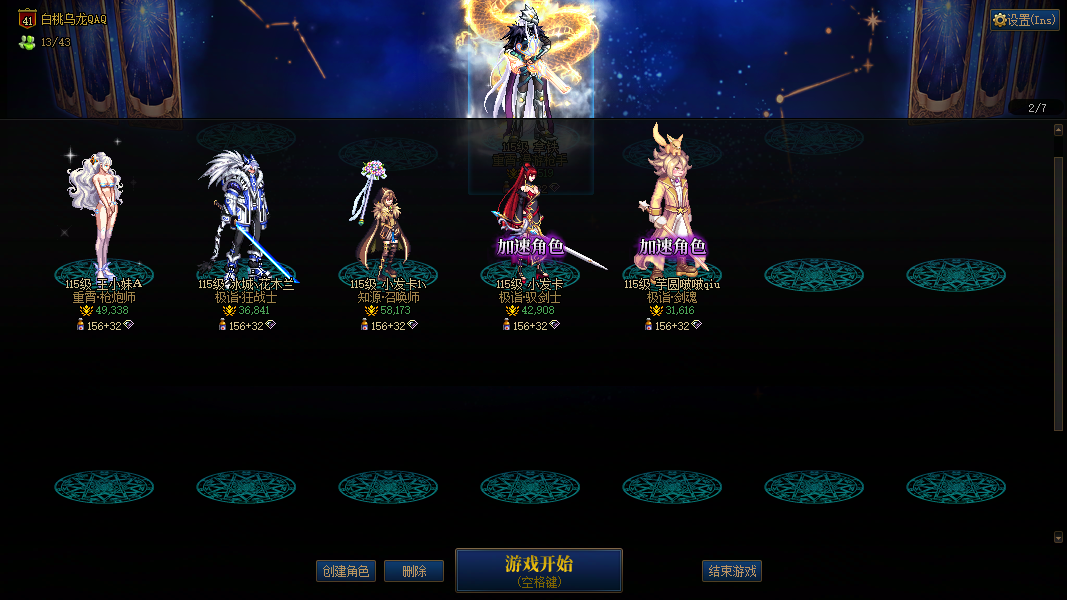Screen dimensions: 1067x600
Task: Open the 设置 settings menu
Action: (1025, 20)
